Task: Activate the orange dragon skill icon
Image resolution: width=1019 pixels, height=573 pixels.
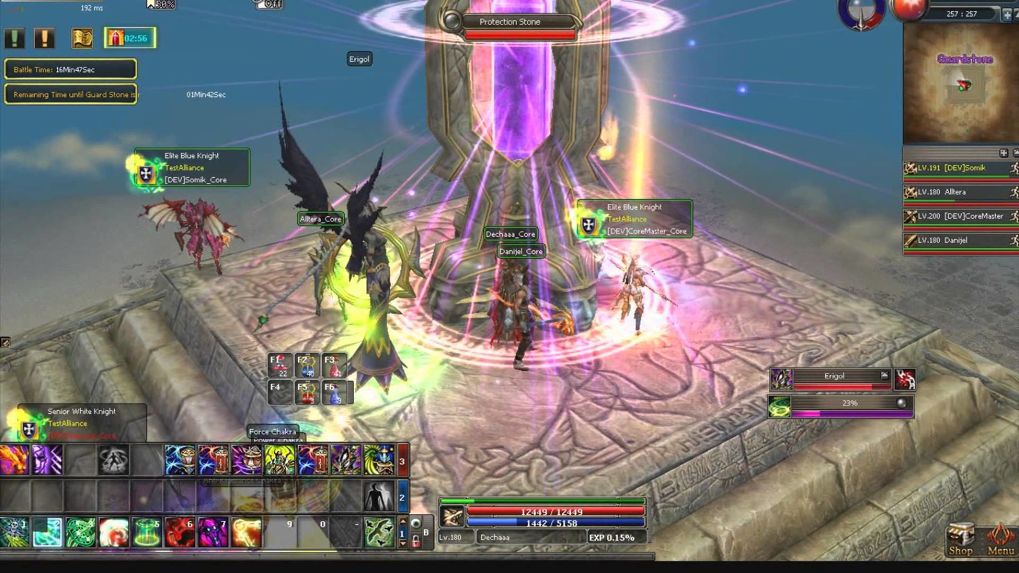Action: pos(15,460)
